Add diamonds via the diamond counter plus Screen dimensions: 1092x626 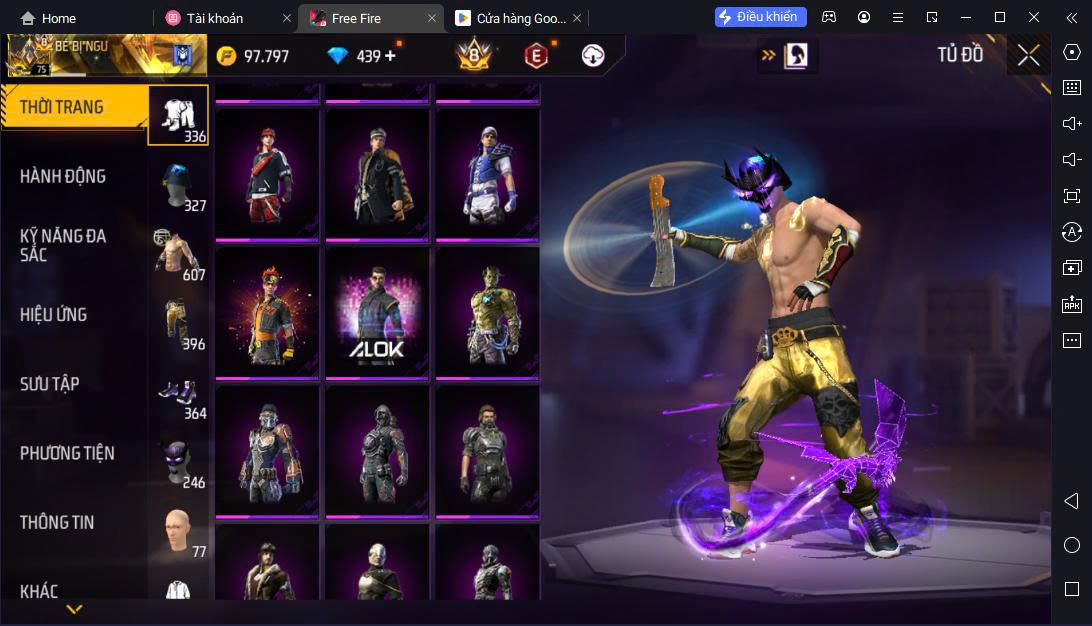point(390,56)
